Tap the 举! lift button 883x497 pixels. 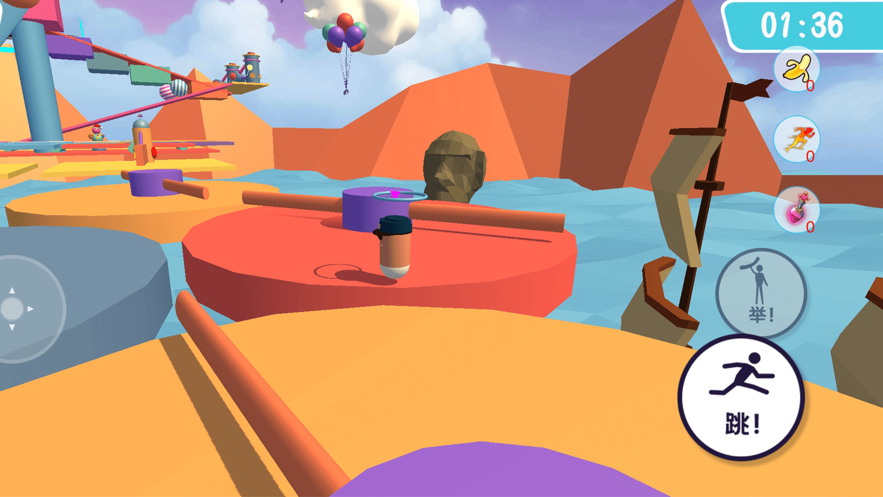pyautogui.click(x=760, y=292)
